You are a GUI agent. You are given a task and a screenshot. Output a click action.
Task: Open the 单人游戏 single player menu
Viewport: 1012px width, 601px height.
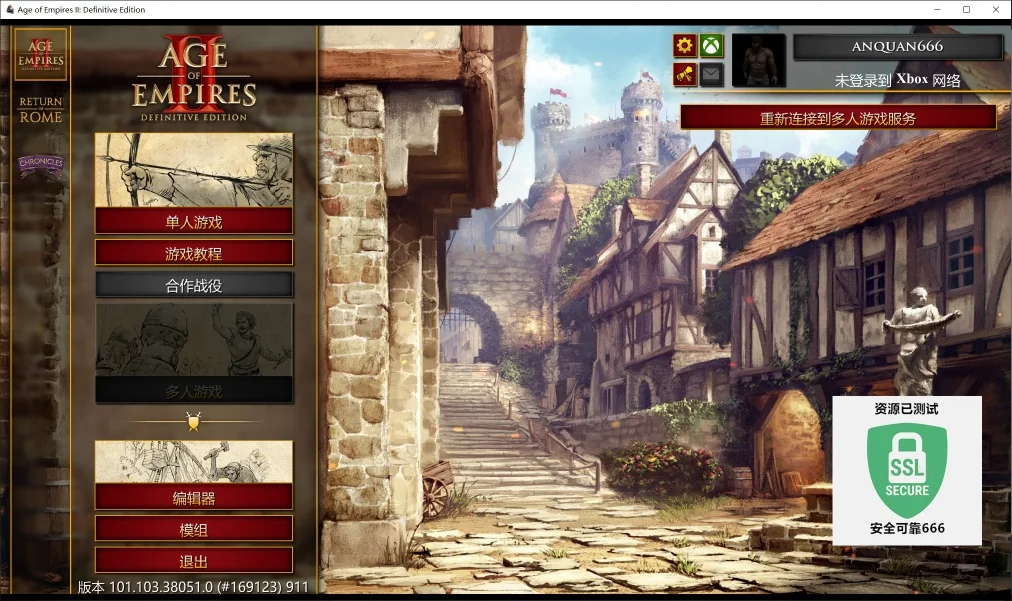point(194,221)
